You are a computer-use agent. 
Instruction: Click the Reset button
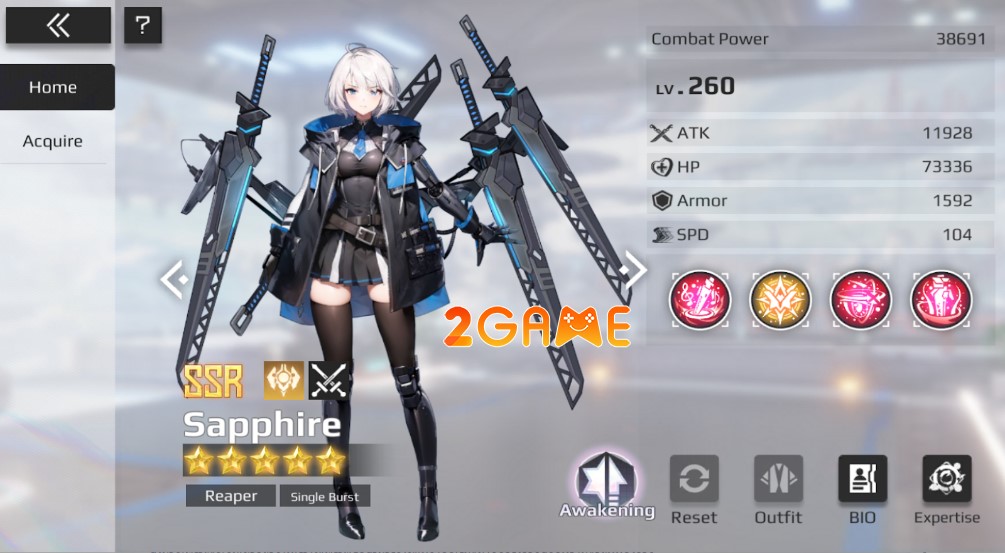pos(694,490)
